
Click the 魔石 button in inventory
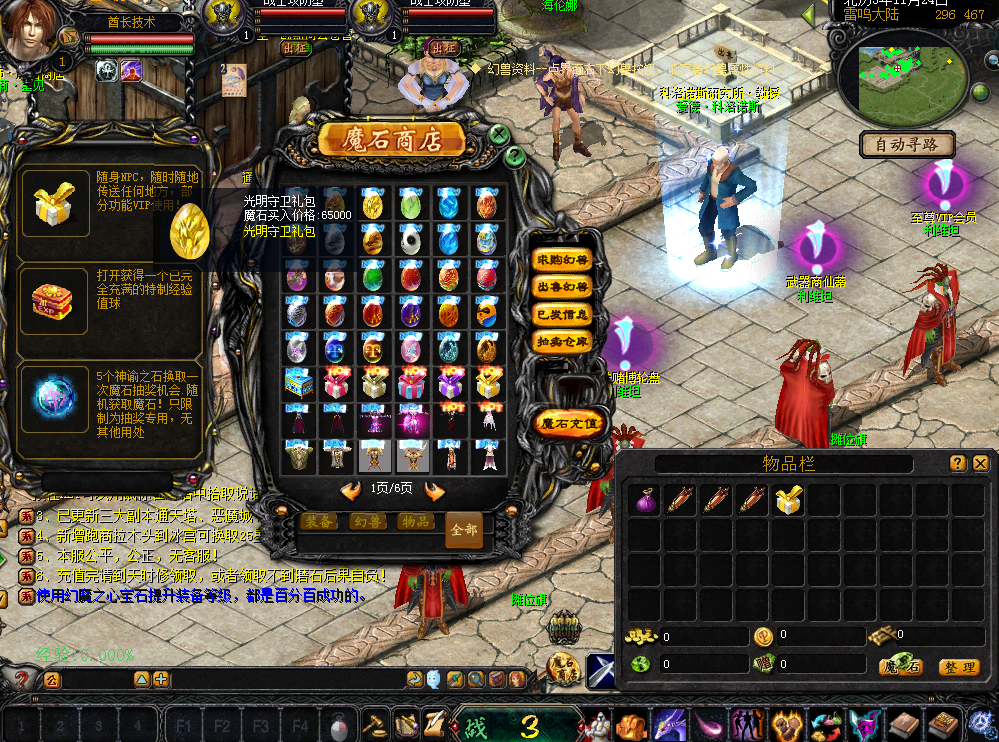tap(900, 667)
